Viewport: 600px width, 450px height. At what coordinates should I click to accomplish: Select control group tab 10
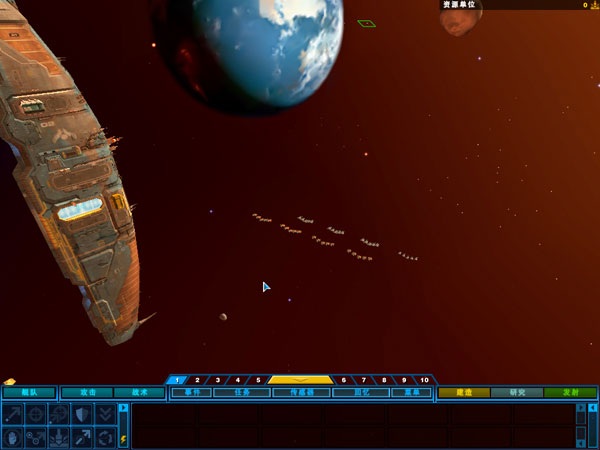(423, 380)
